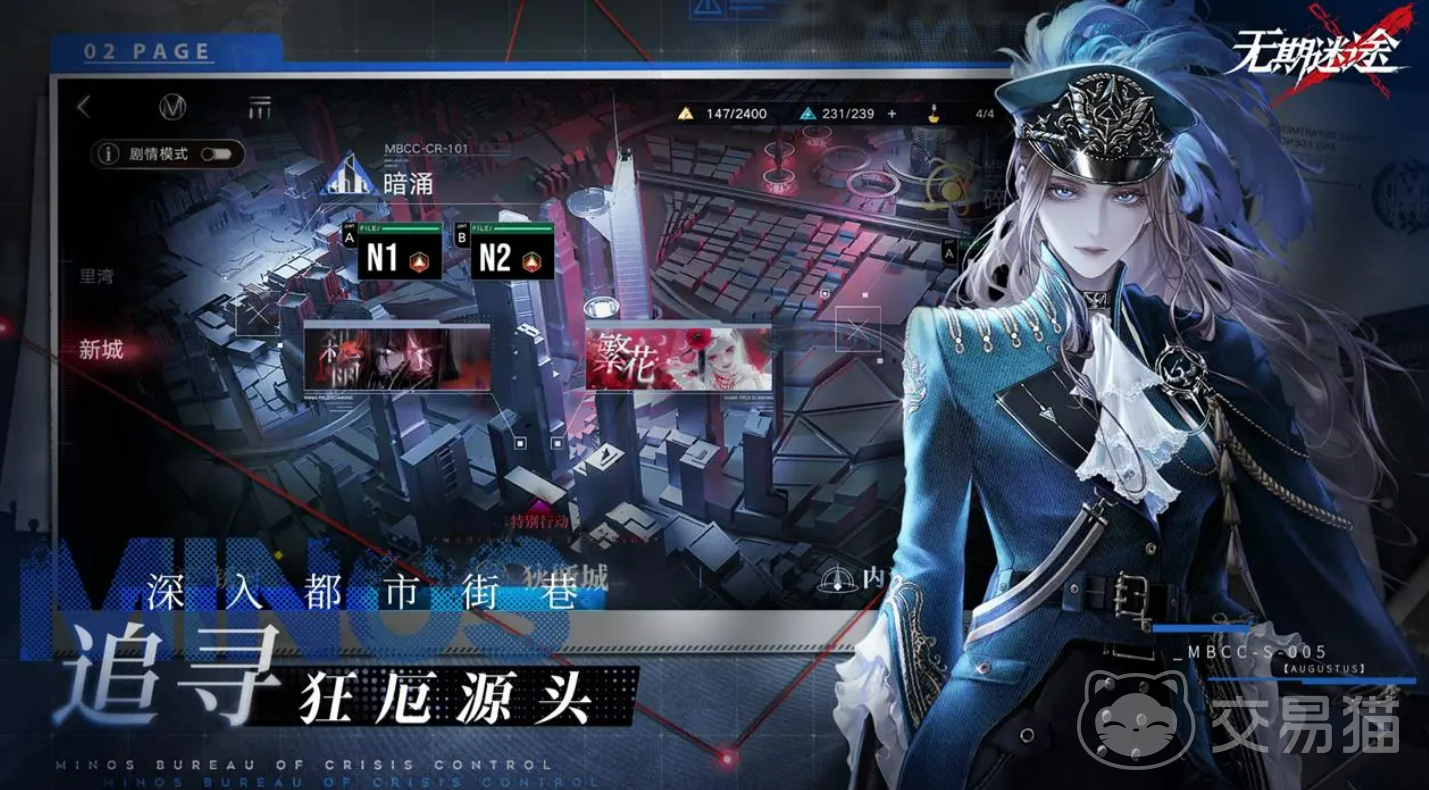
Task: Click the info icon next to 剧情模式
Action: pyautogui.click(x=109, y=156)
